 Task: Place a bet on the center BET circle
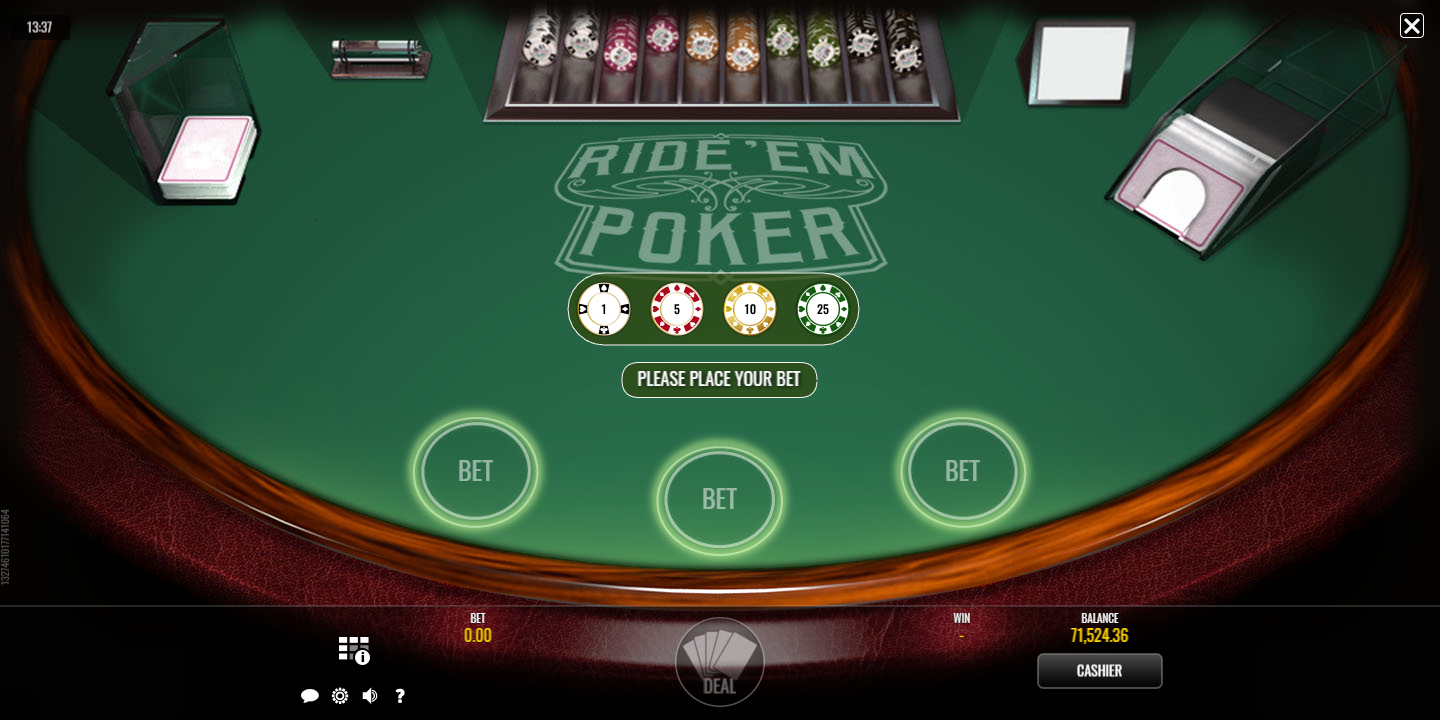[x=719, y=499]
